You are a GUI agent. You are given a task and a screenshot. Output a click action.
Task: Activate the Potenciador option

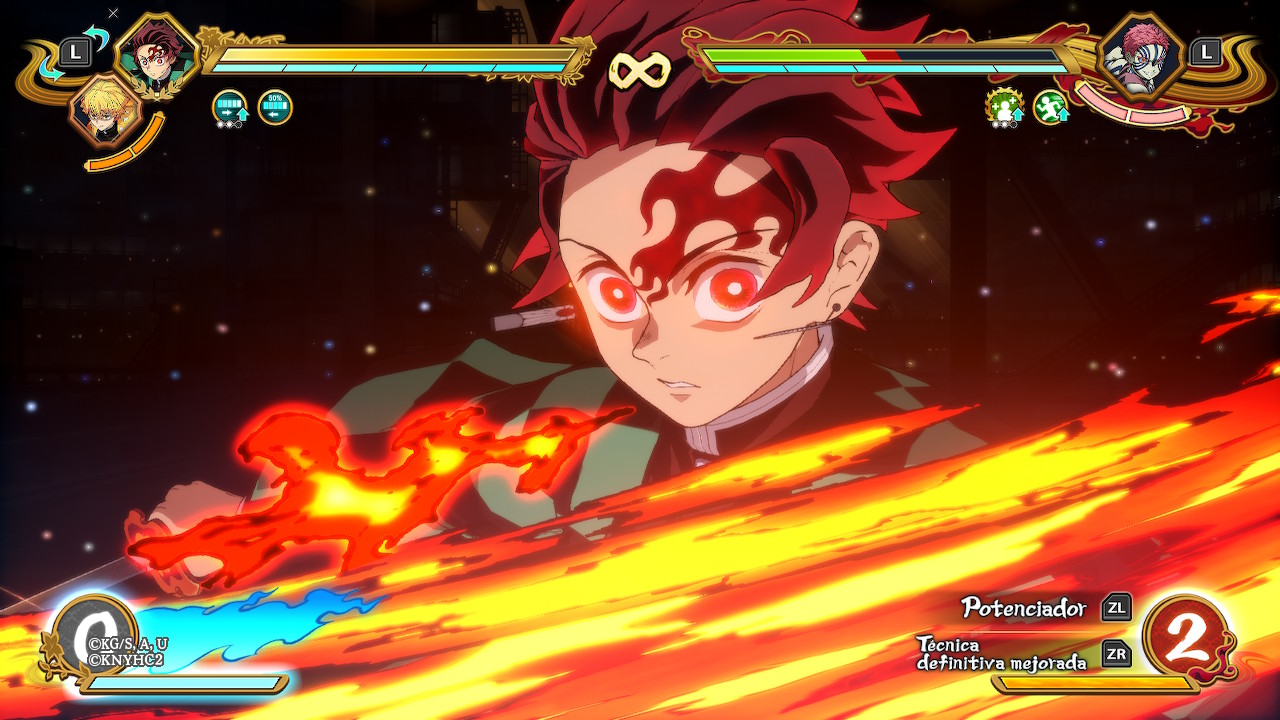click(x=1024, y=607)
